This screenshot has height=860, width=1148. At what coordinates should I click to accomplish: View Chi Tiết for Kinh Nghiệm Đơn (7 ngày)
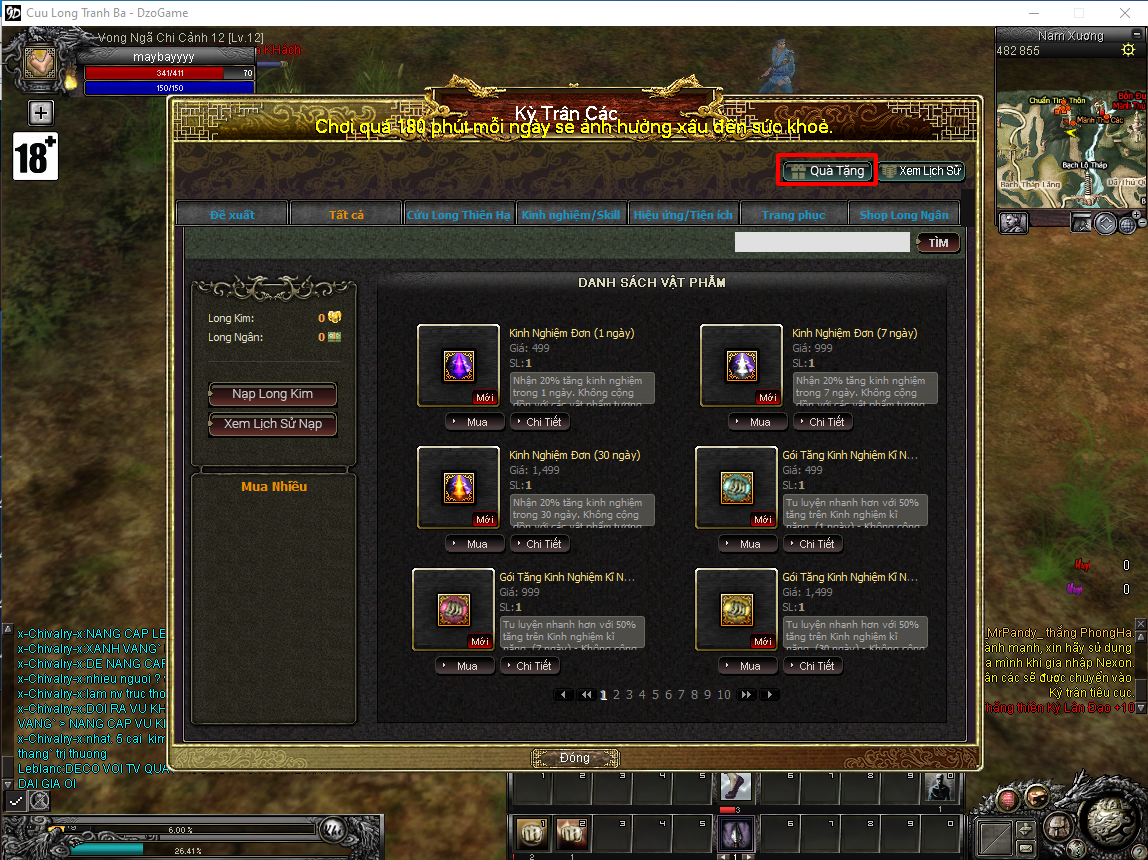pos(819,422)
